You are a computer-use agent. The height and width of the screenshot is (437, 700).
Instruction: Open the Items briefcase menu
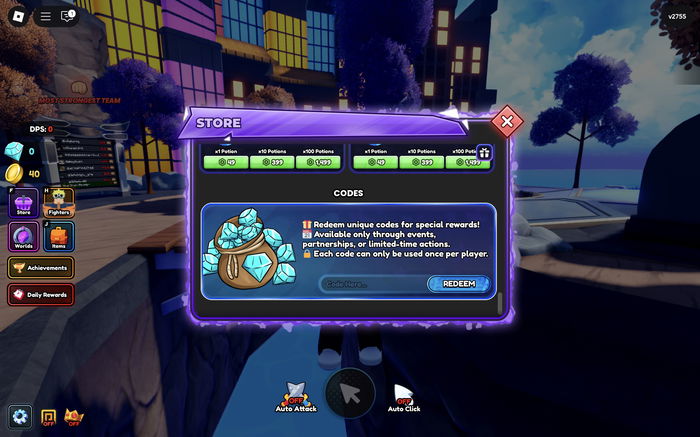[58, 237]
